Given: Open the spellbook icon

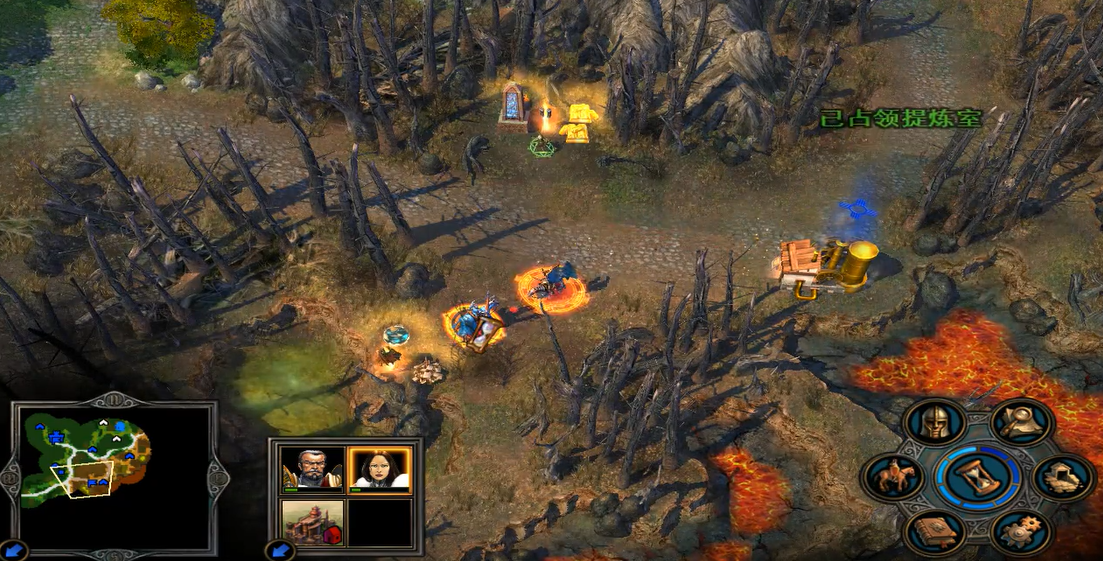Looking at the screenshot, I should 934,532.
